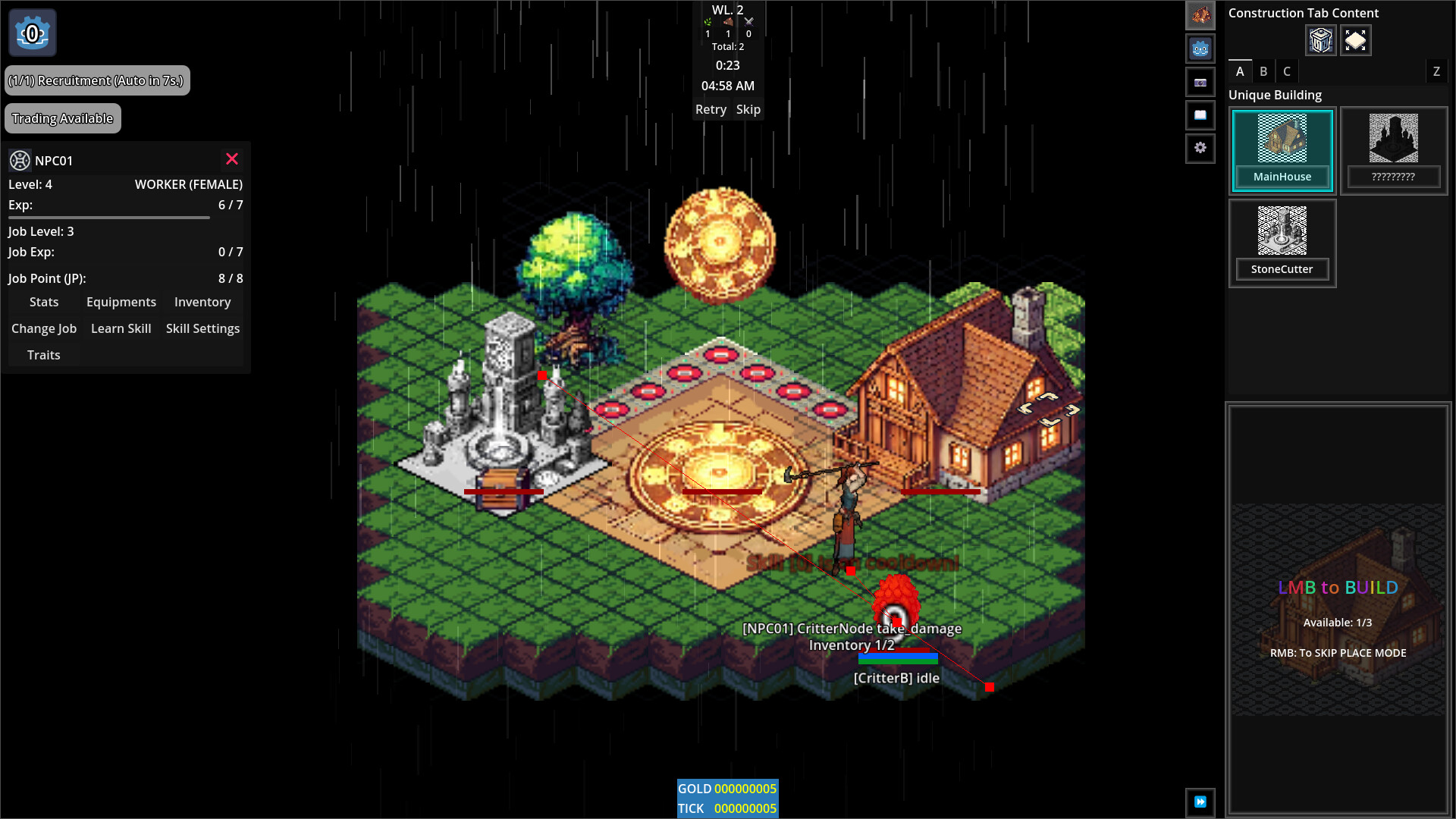Screen dimensions: 1456x819
Task: Click the blue Godot icon in sidebar
Action: point(1200,49)
